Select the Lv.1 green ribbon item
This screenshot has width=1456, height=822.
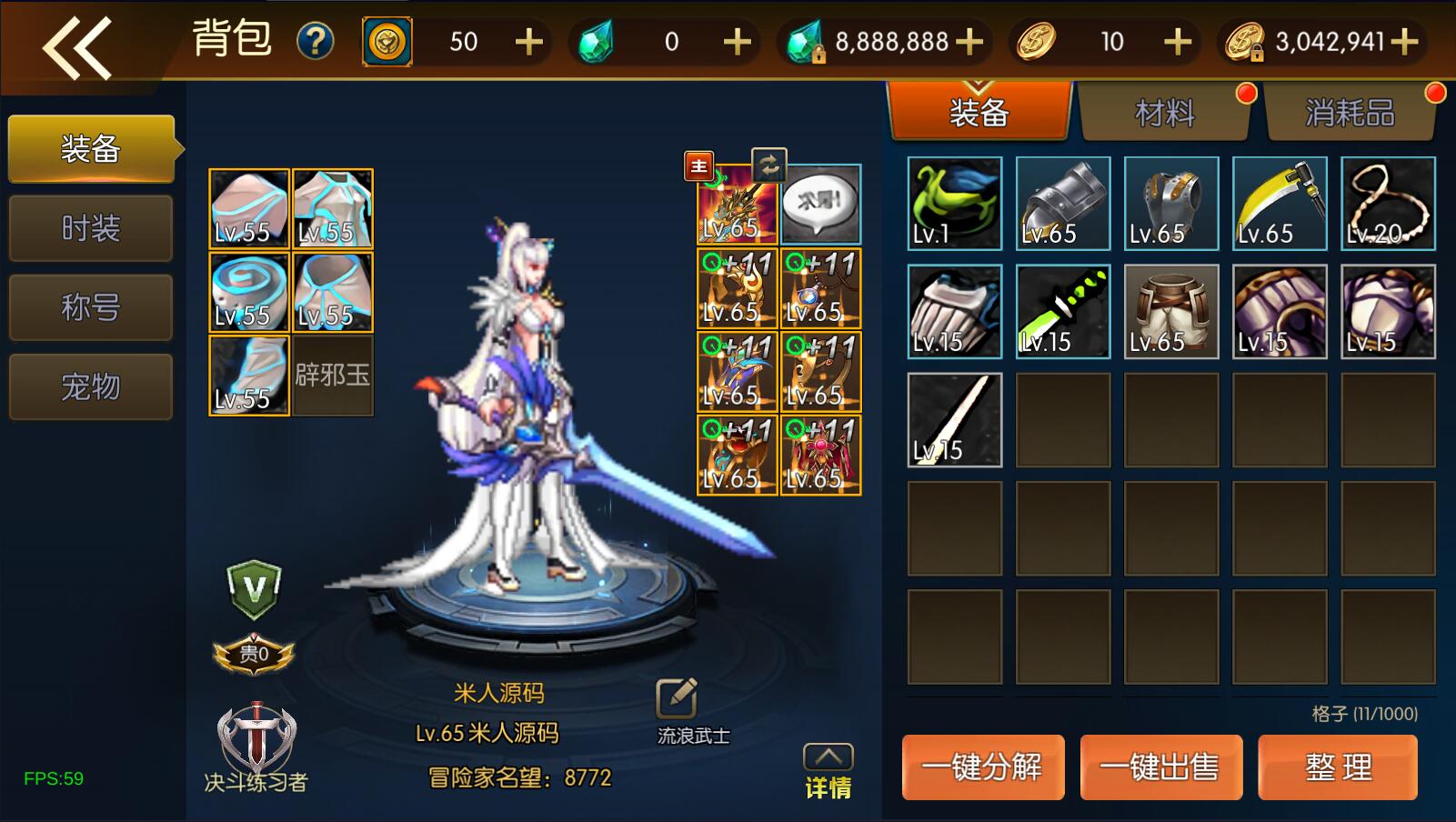point(955,204)
